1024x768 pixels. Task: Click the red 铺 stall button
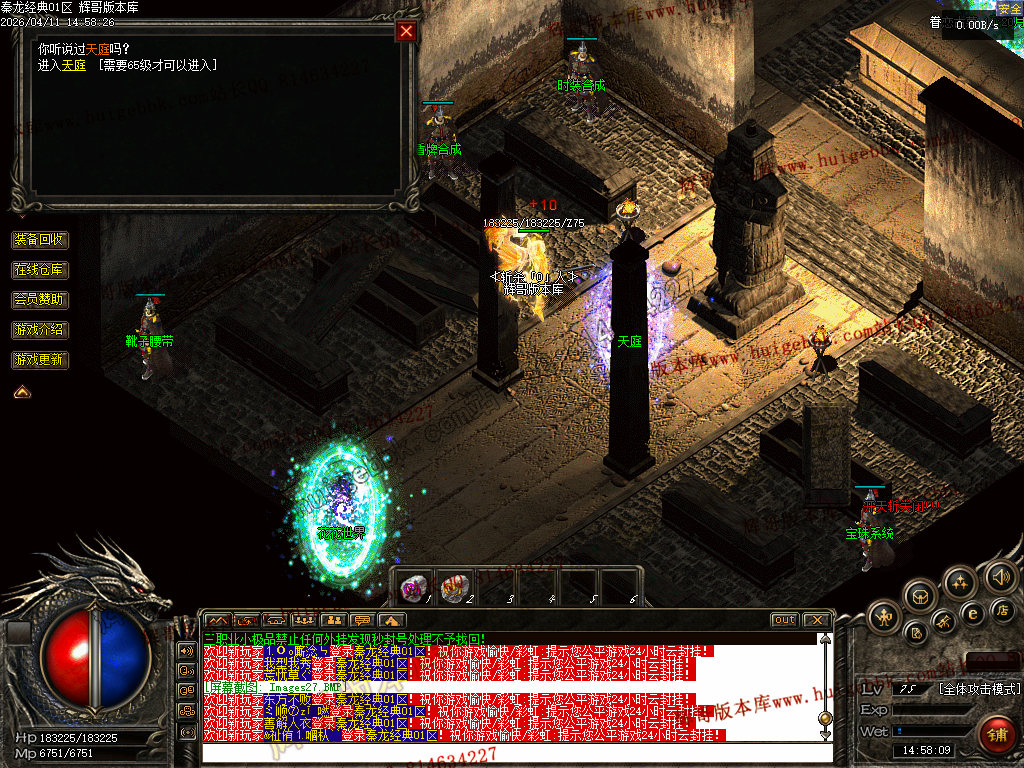996,737
